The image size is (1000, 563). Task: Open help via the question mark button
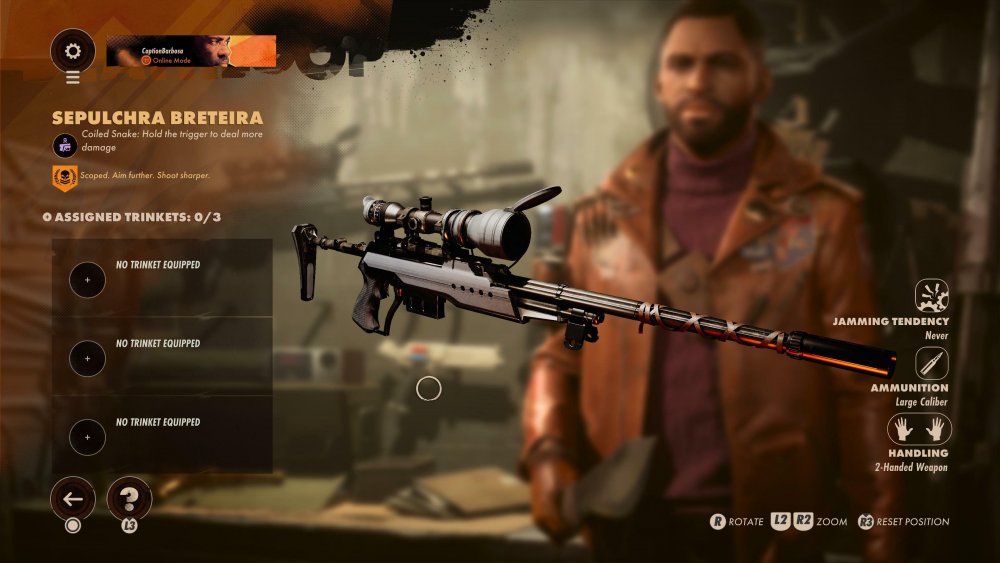click(129, 497)
